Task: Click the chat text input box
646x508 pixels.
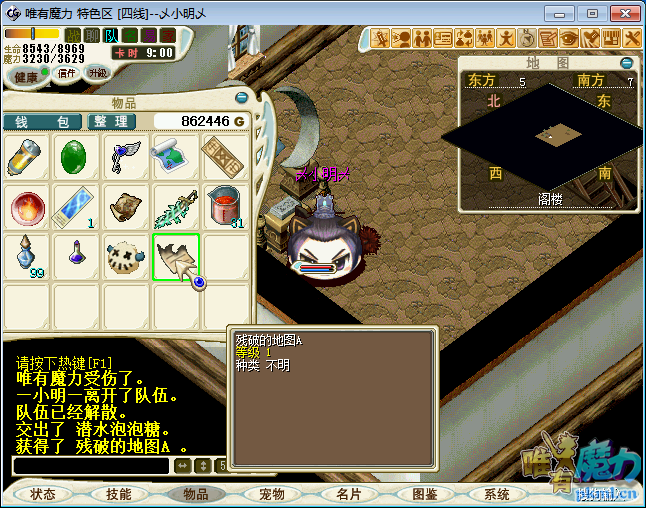Action: [x=90, y=465]
